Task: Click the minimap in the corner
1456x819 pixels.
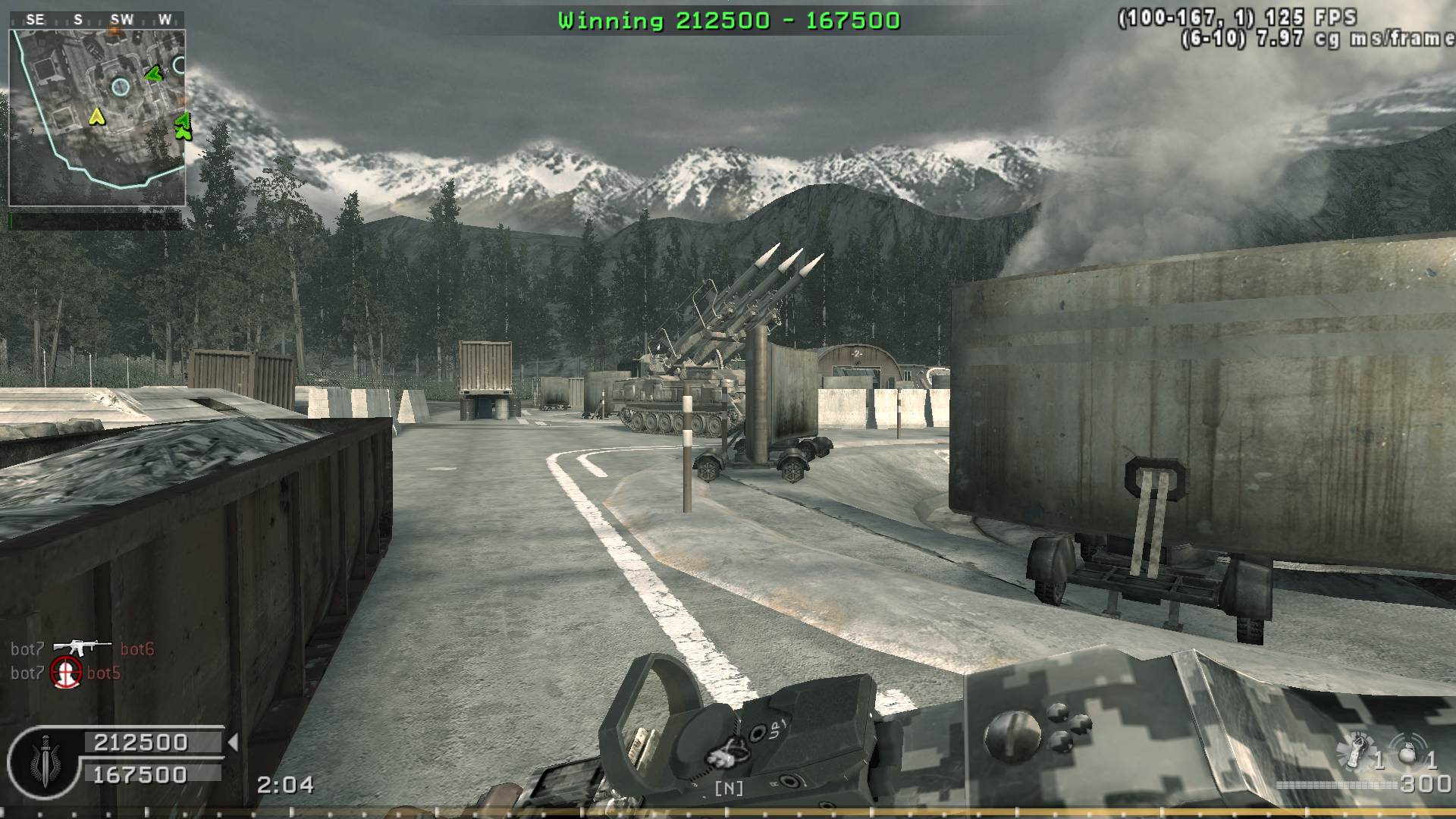Action: (x=97, y=118)
